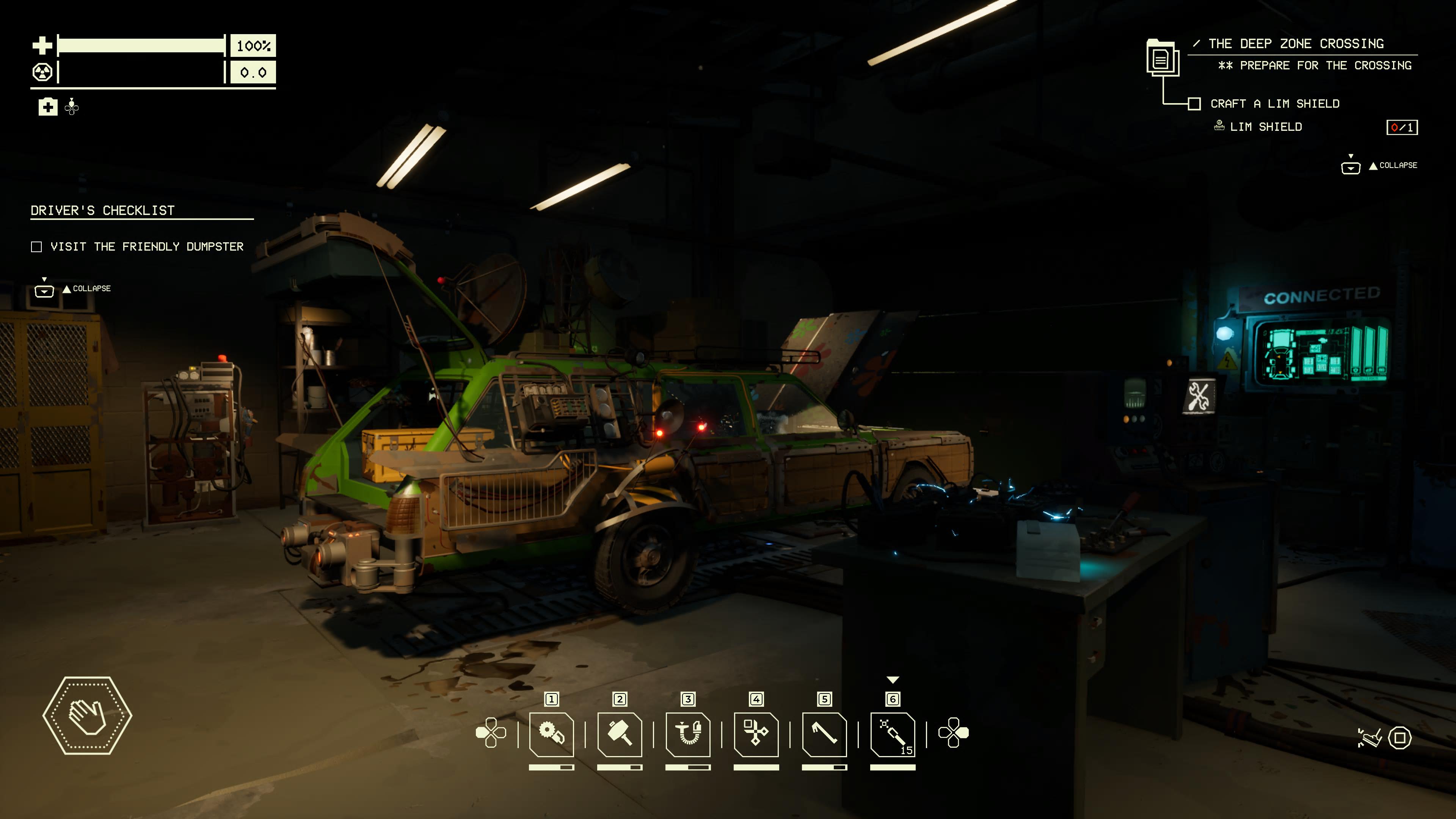Click the LIM Shield requirement row
This screenshot has height=819, width=1456.
[1266, 127]
